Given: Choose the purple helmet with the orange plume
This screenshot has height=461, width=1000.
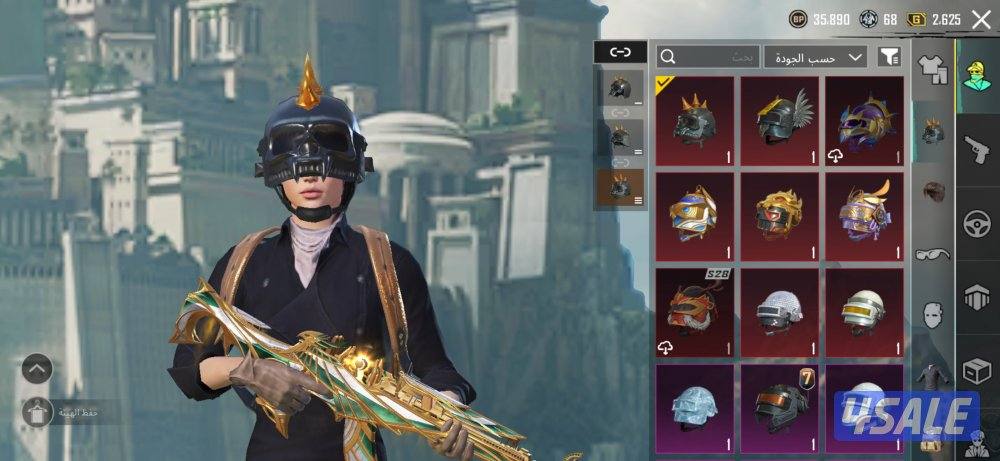Looking at the screenshot, I should (x=864, y=216).
